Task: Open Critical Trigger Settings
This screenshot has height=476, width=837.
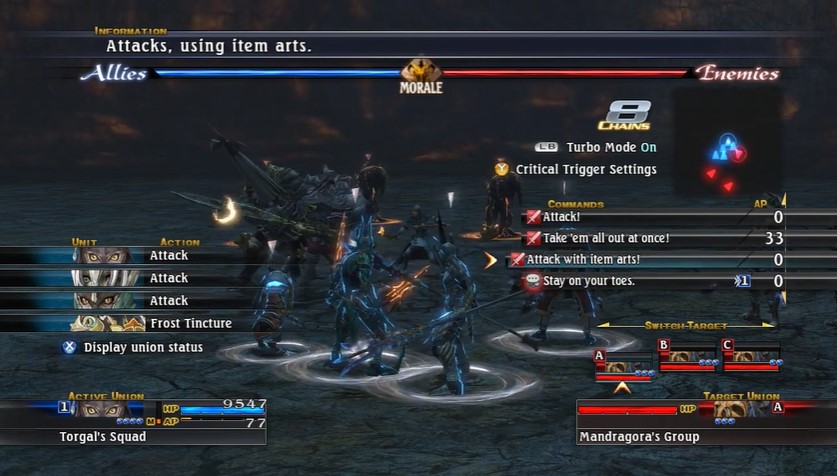Action: 585,169
